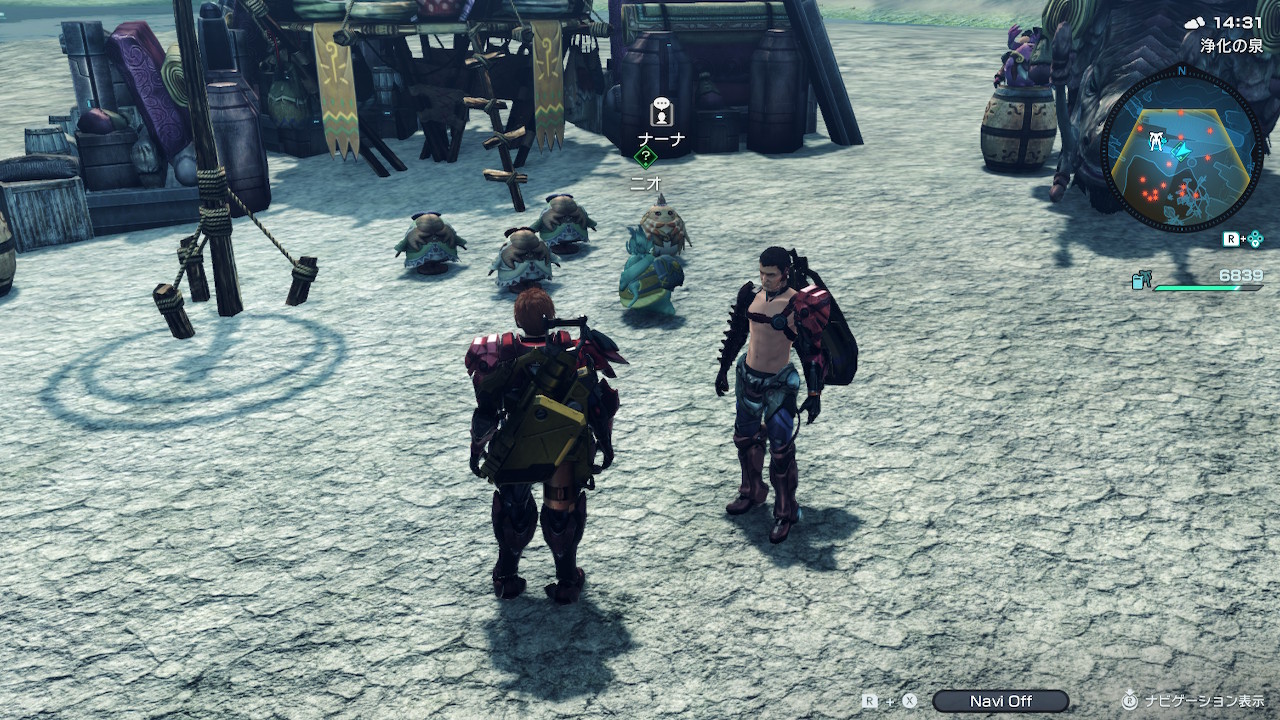The width and height of the screenshot is (1280, 720).
Task: Open the circular minimap
Action: 1181,150
